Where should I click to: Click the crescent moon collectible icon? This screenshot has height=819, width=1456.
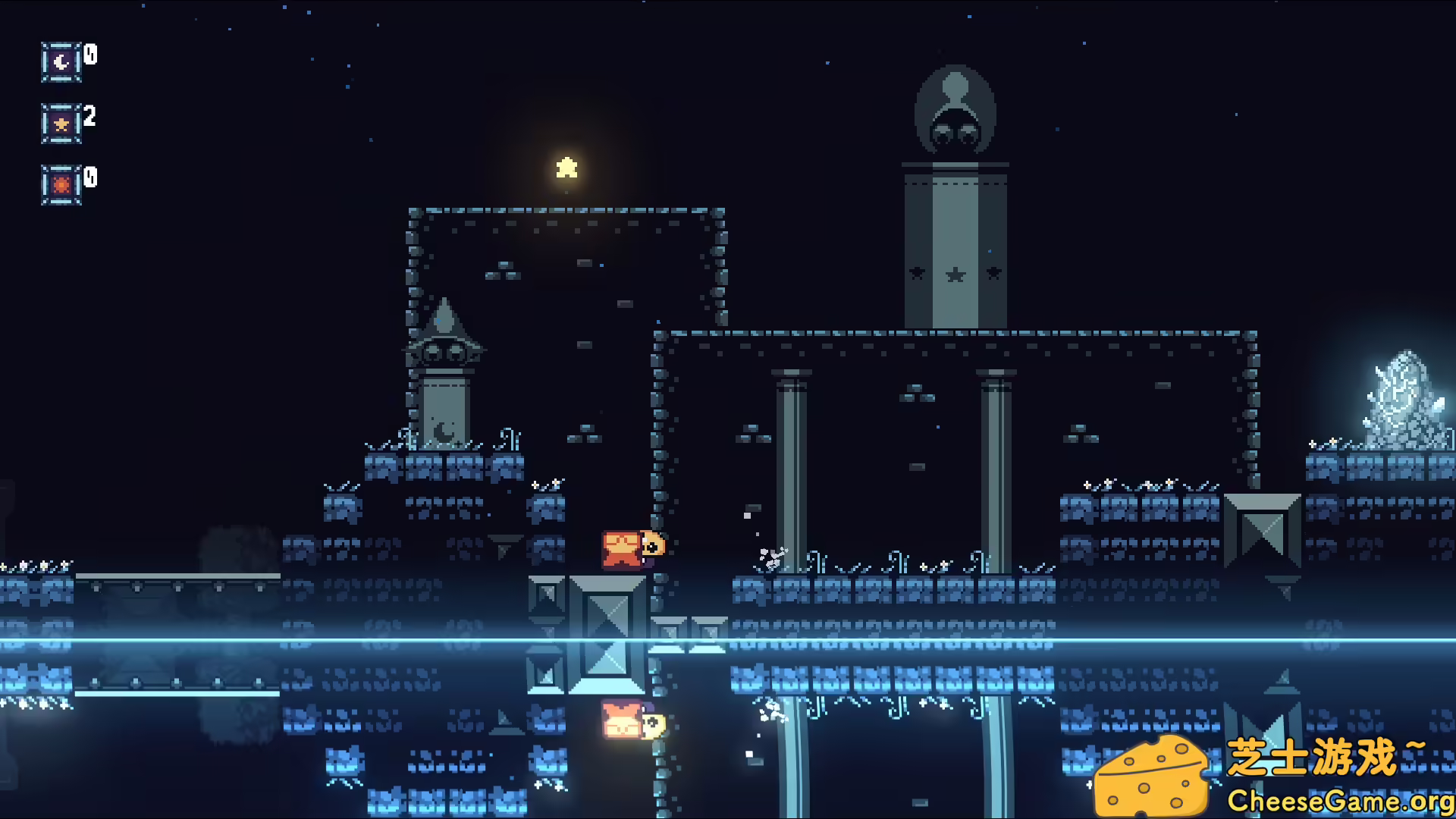[x=61, y=62]
